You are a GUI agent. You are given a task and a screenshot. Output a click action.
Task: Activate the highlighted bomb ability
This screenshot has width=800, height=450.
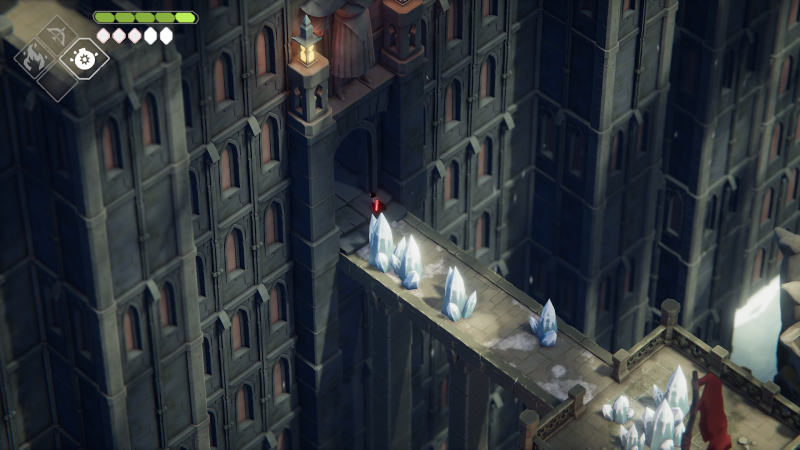click(83, 58)
